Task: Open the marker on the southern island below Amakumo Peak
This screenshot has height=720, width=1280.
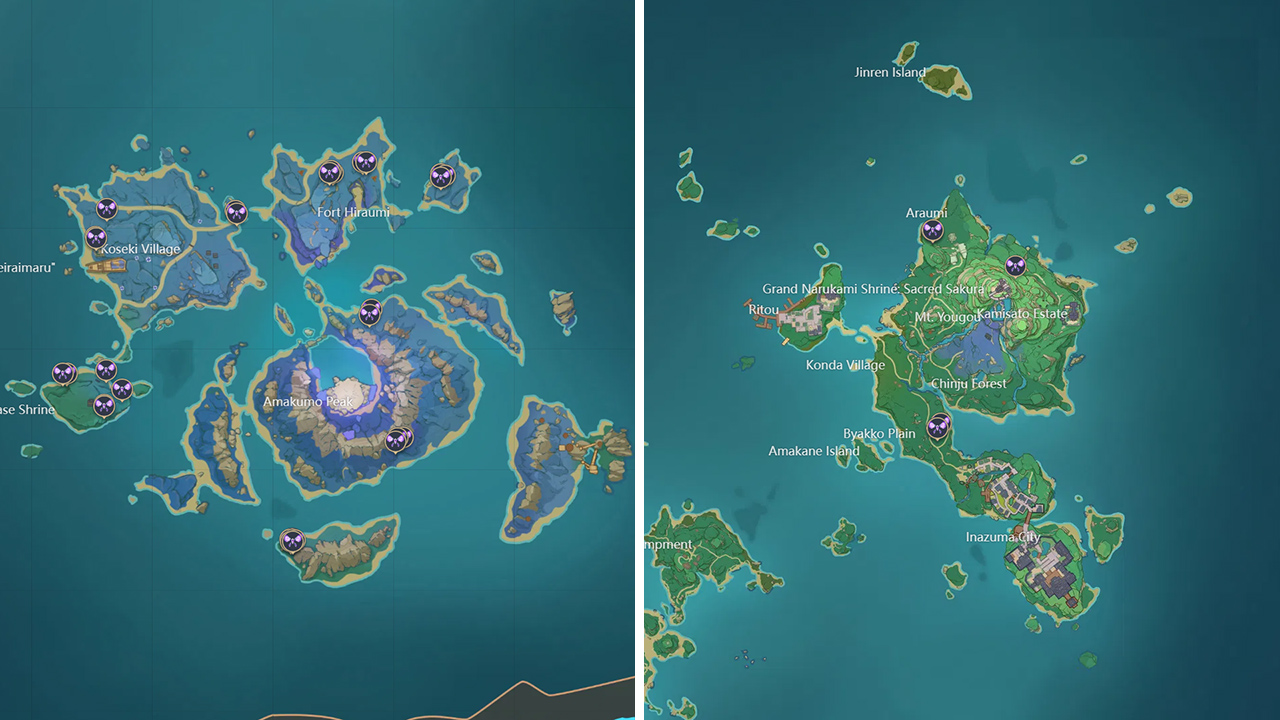Action: [292, 540]
